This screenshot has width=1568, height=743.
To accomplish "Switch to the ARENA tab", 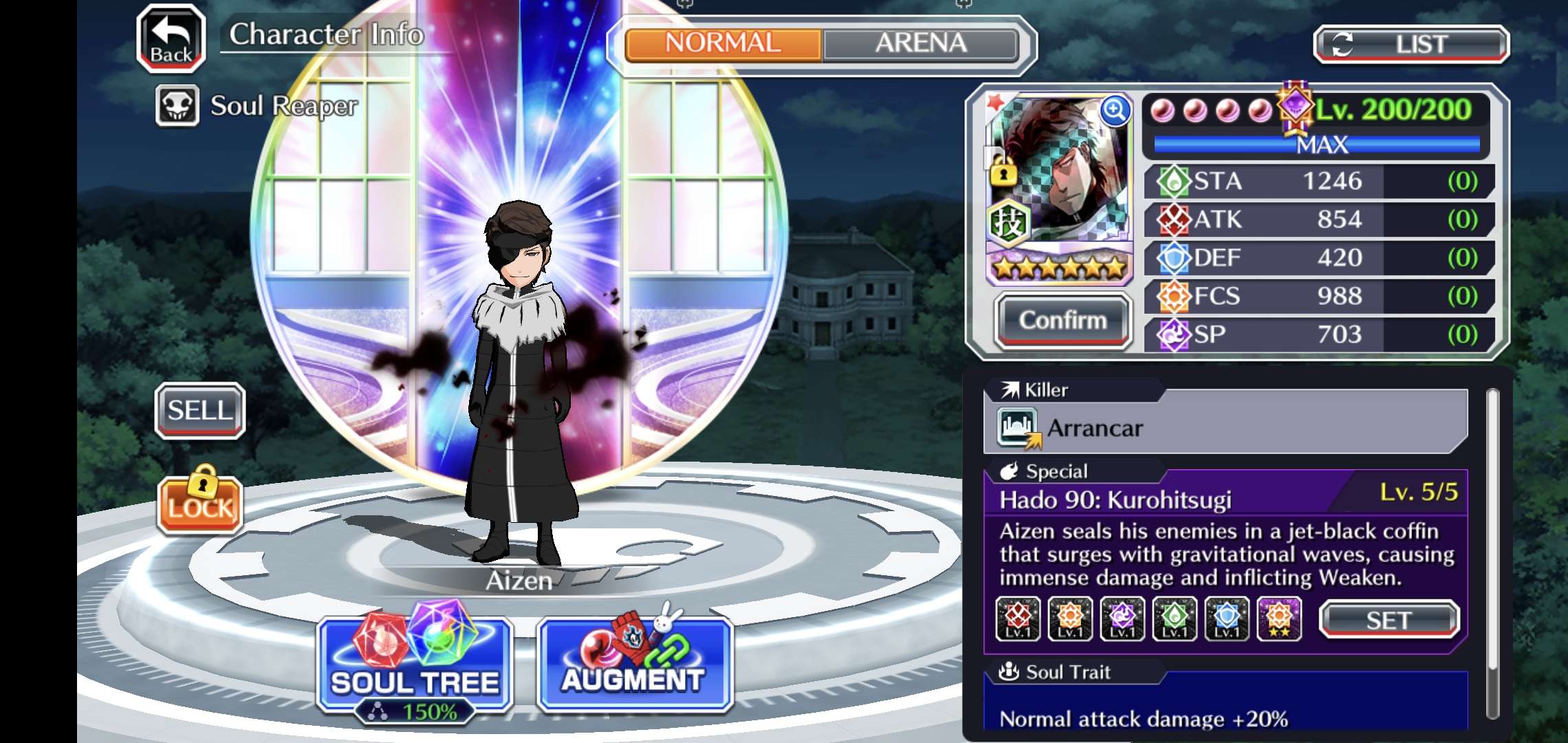I will click(x=920, y=44).
